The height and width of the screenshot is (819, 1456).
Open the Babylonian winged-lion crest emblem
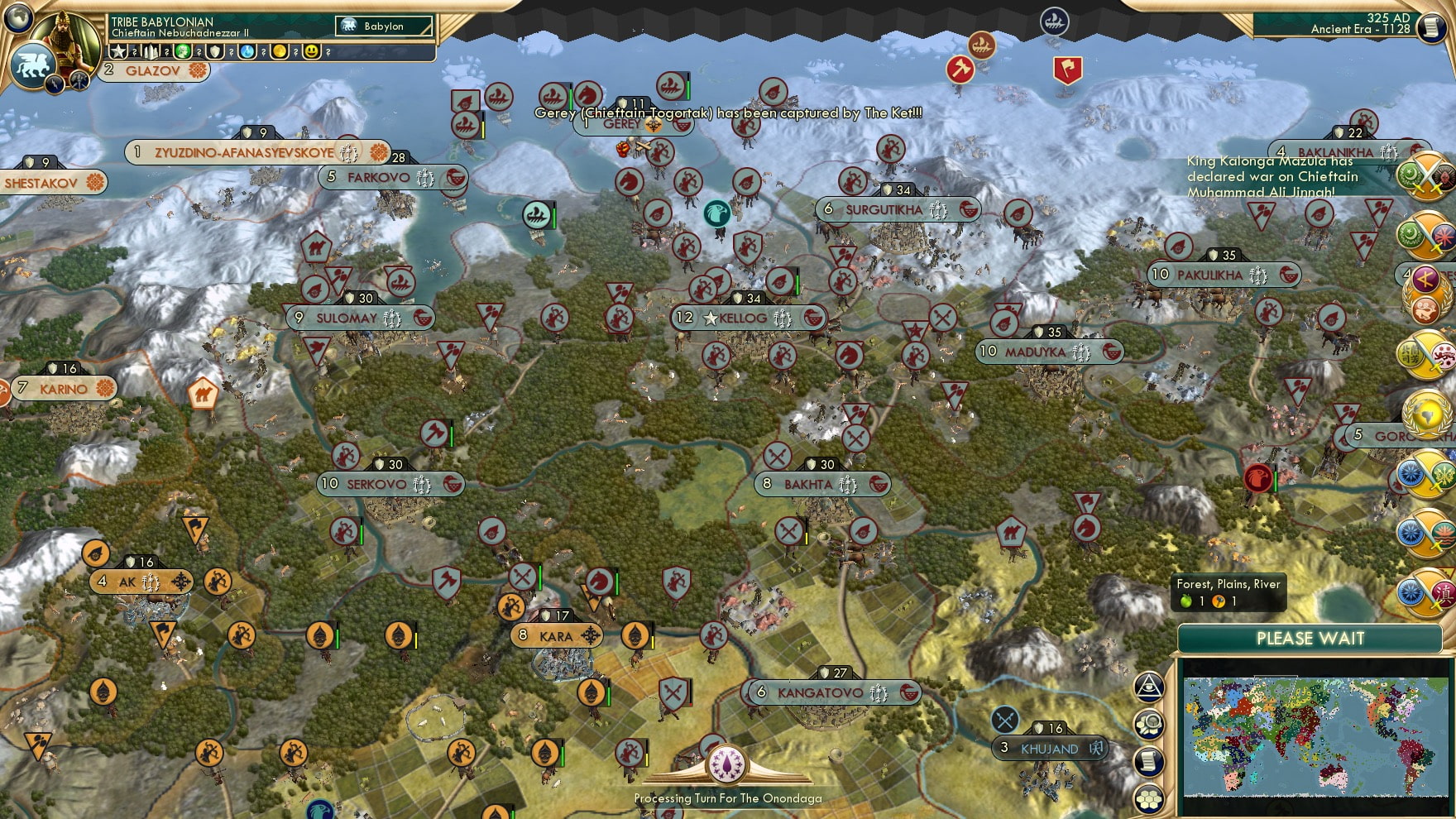click(32, 65)
